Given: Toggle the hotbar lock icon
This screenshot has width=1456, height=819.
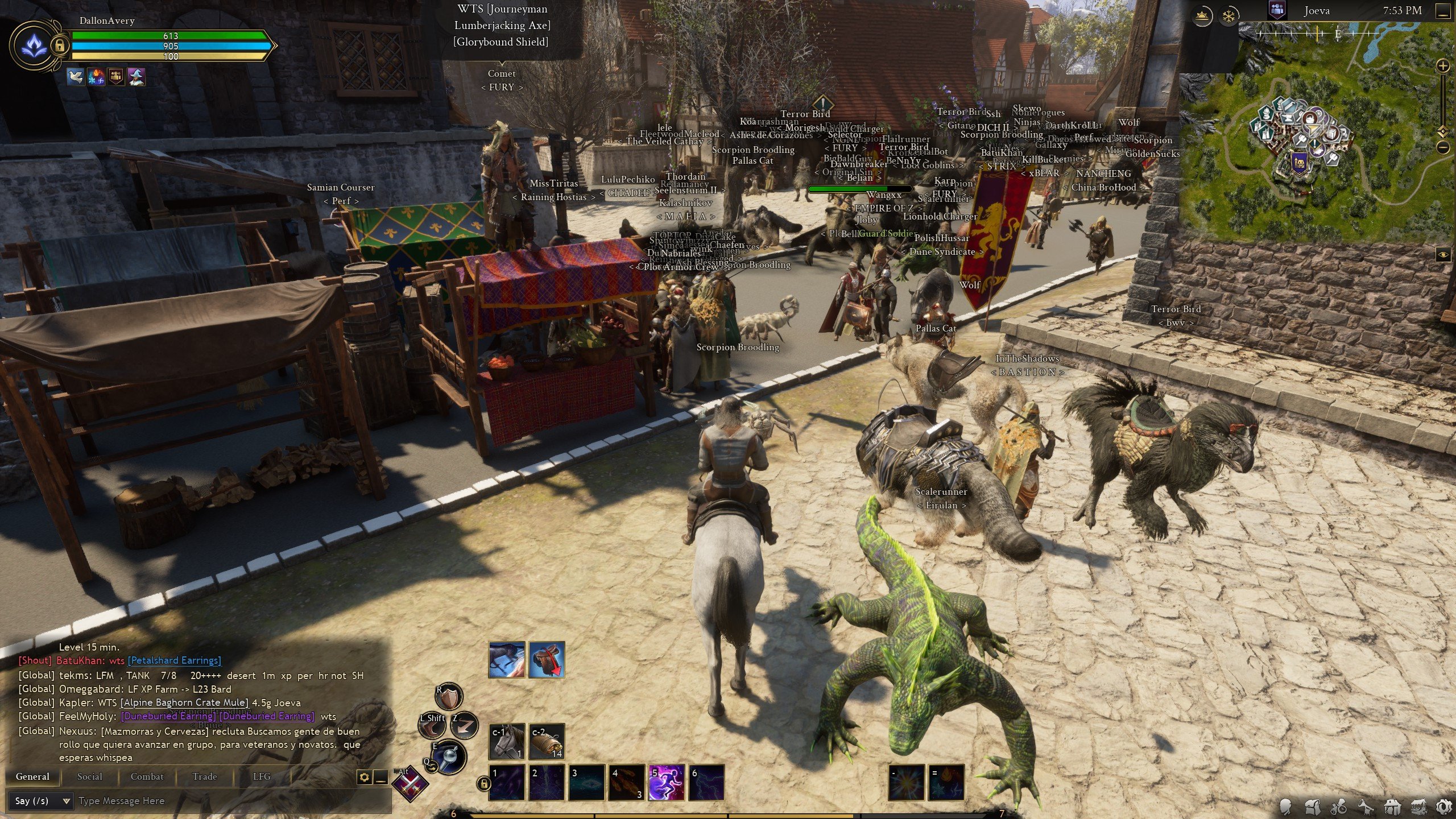Looking at the screenshot, I should pos(483,784).
